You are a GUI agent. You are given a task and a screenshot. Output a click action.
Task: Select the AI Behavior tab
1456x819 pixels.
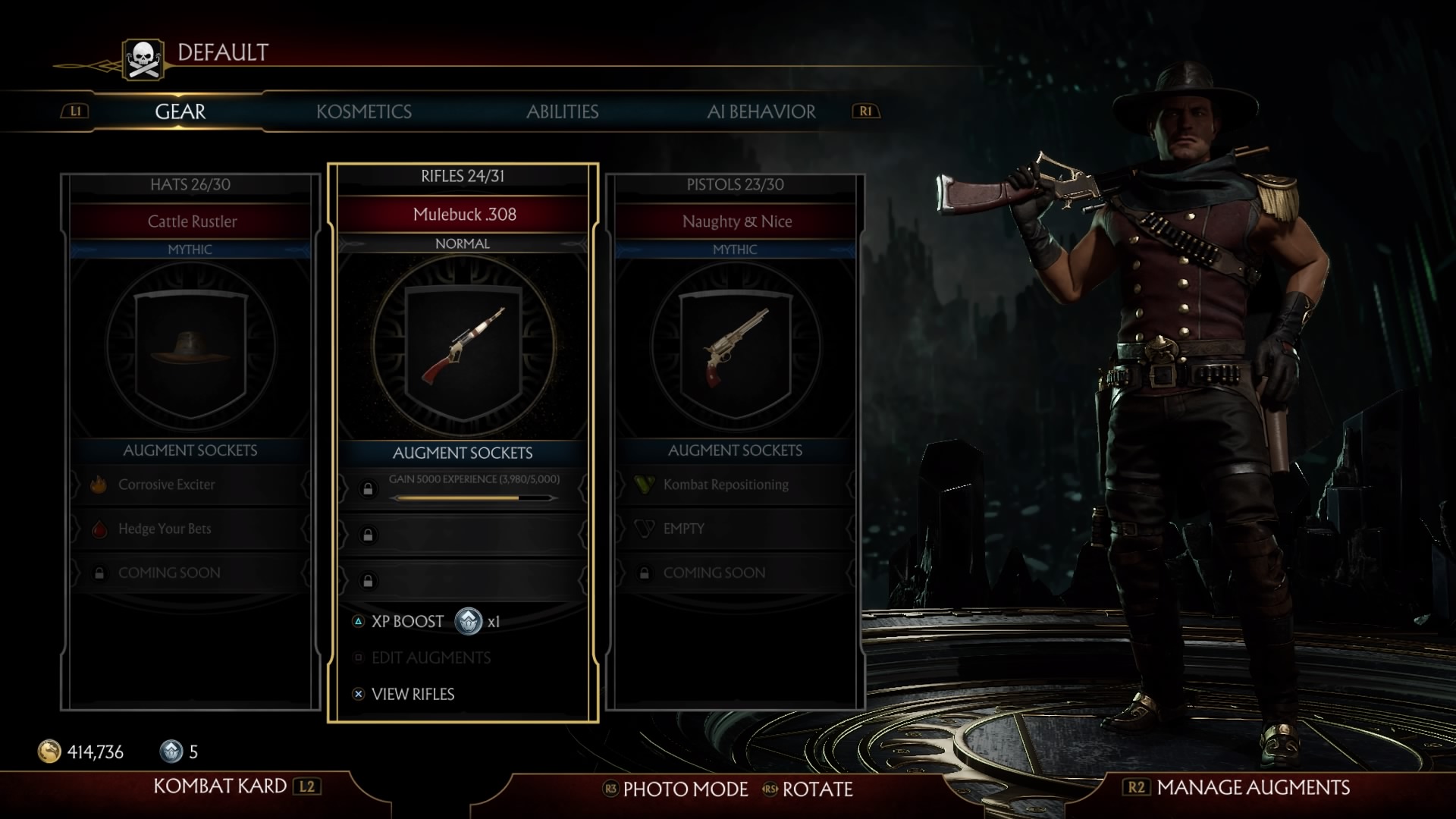(x=761, y=111)
